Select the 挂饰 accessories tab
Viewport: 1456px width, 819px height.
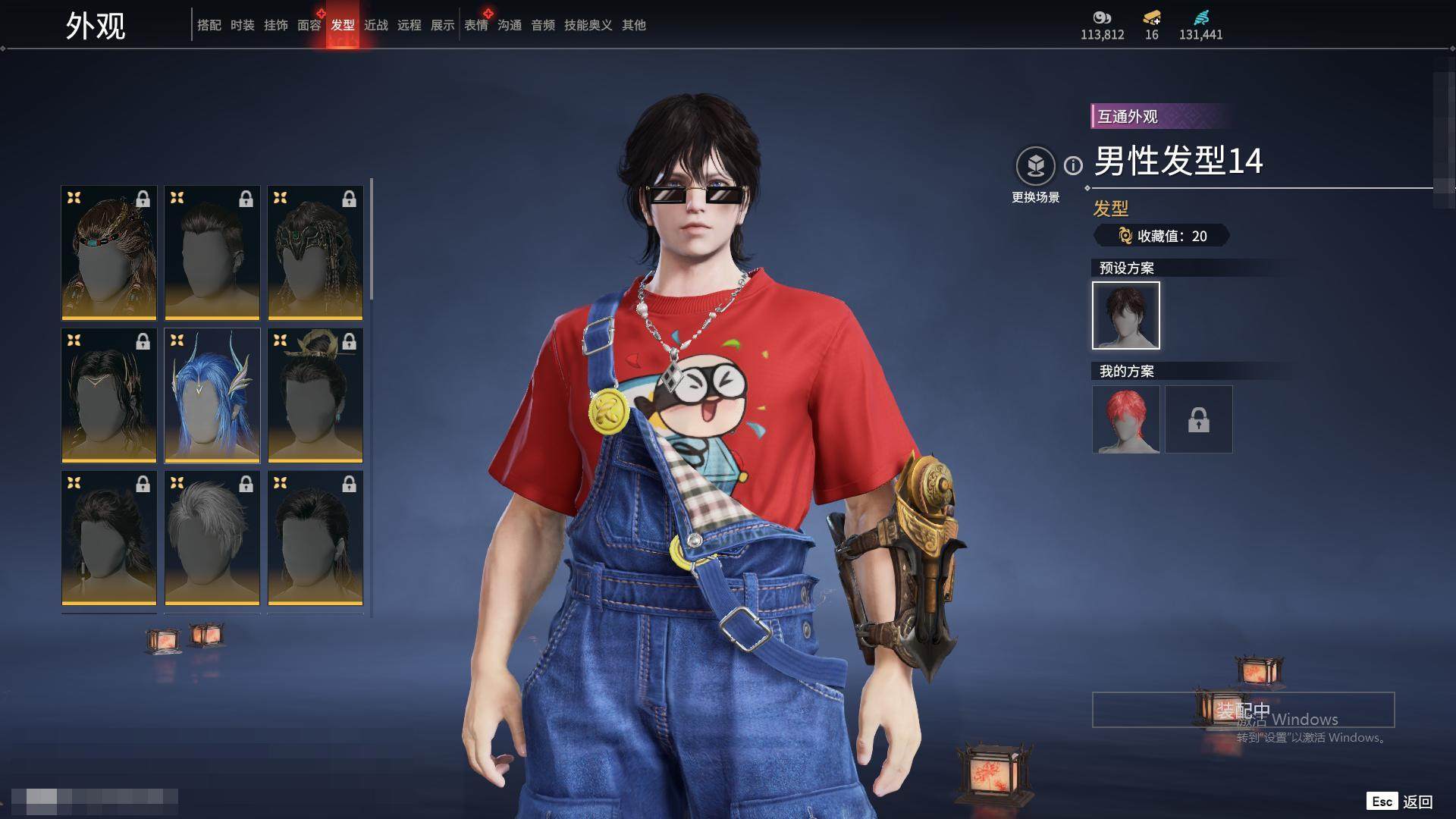pyautogui.click(x=275, y=25)
